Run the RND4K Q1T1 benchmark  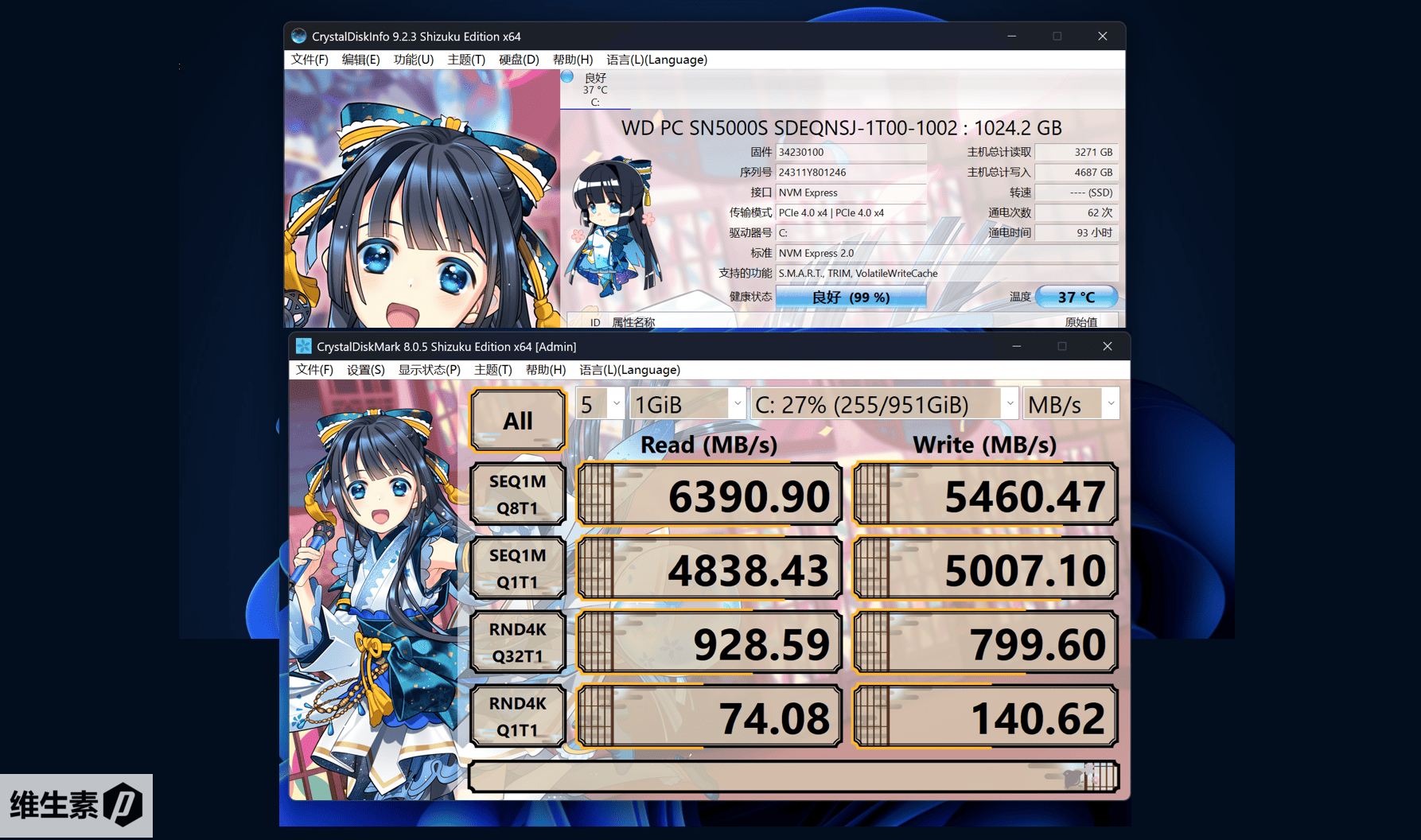point(517,716)
